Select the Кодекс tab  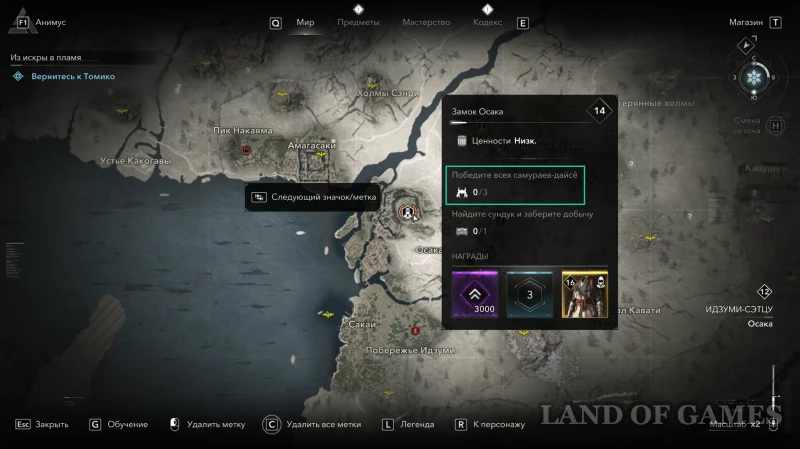point(487,22)
